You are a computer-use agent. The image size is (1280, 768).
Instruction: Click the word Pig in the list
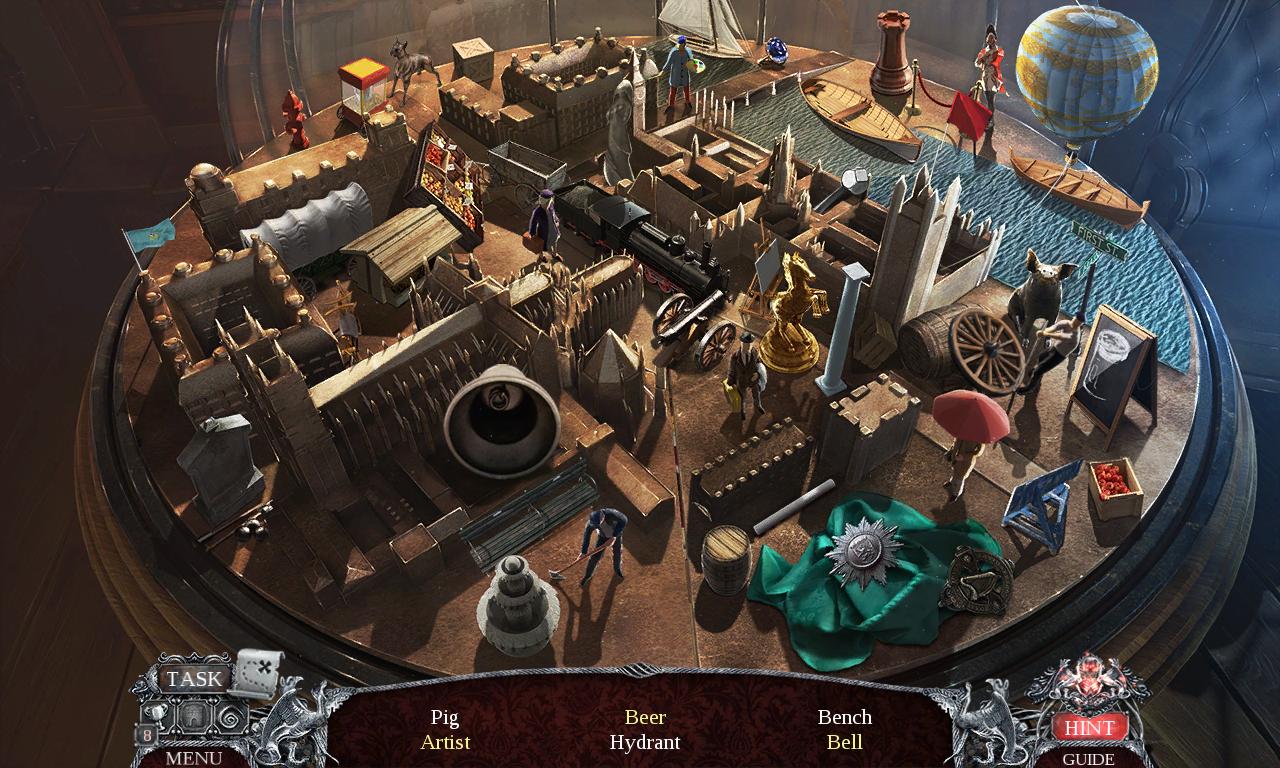point(445,717)
